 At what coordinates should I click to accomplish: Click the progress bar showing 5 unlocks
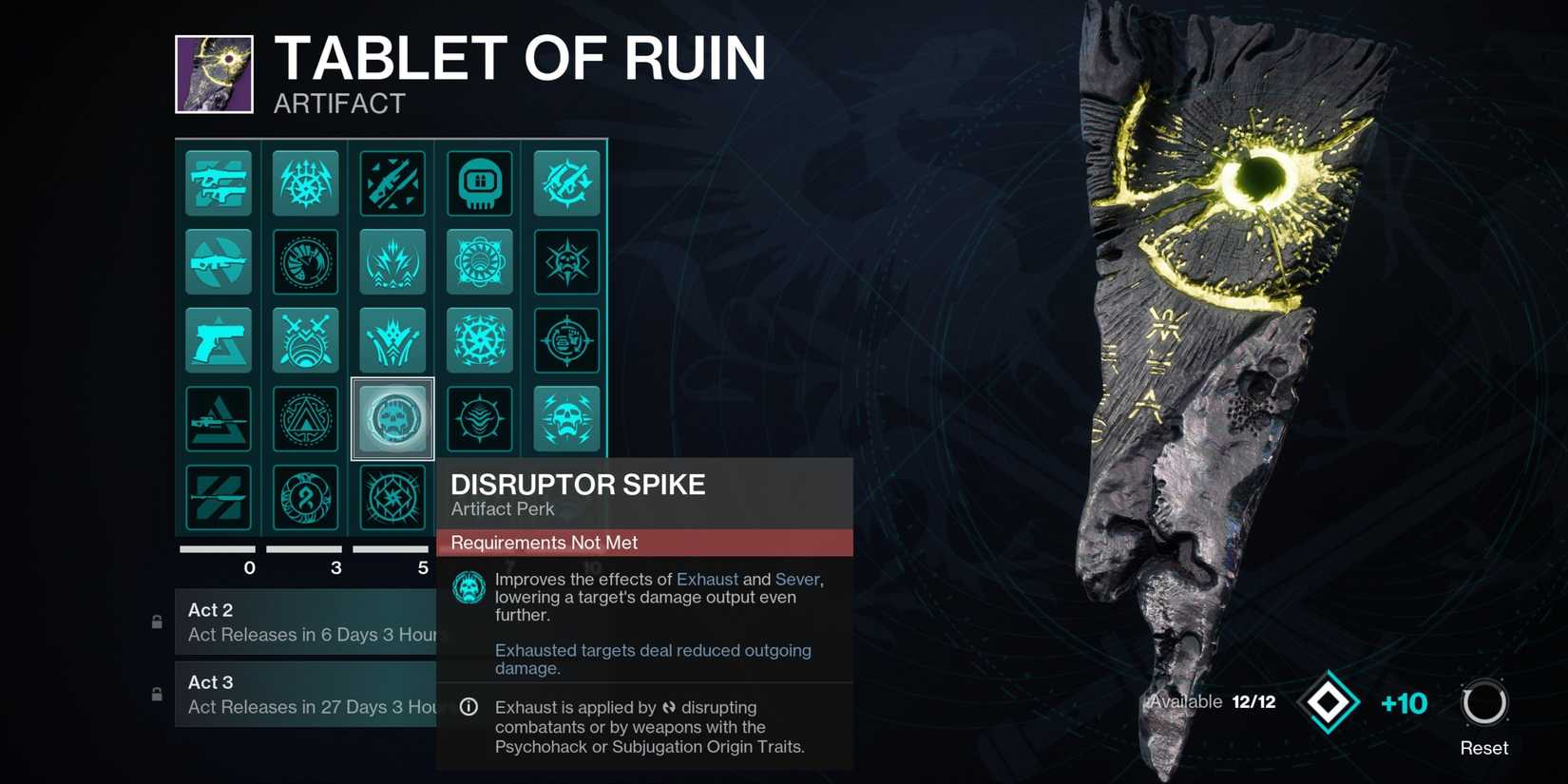pos(392,548)
